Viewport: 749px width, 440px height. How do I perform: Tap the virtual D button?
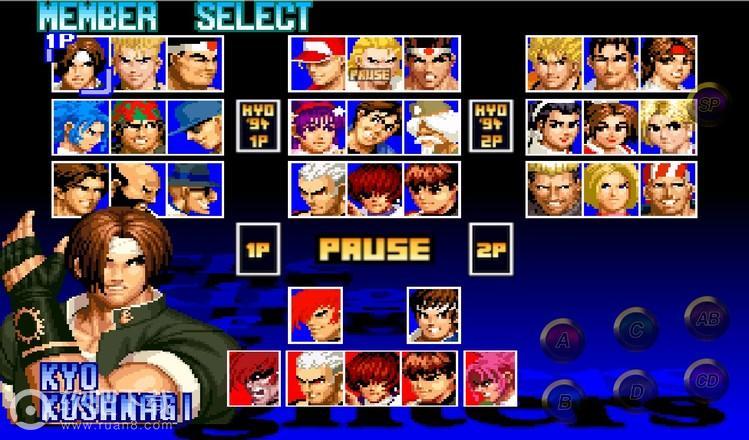[634, 388]
